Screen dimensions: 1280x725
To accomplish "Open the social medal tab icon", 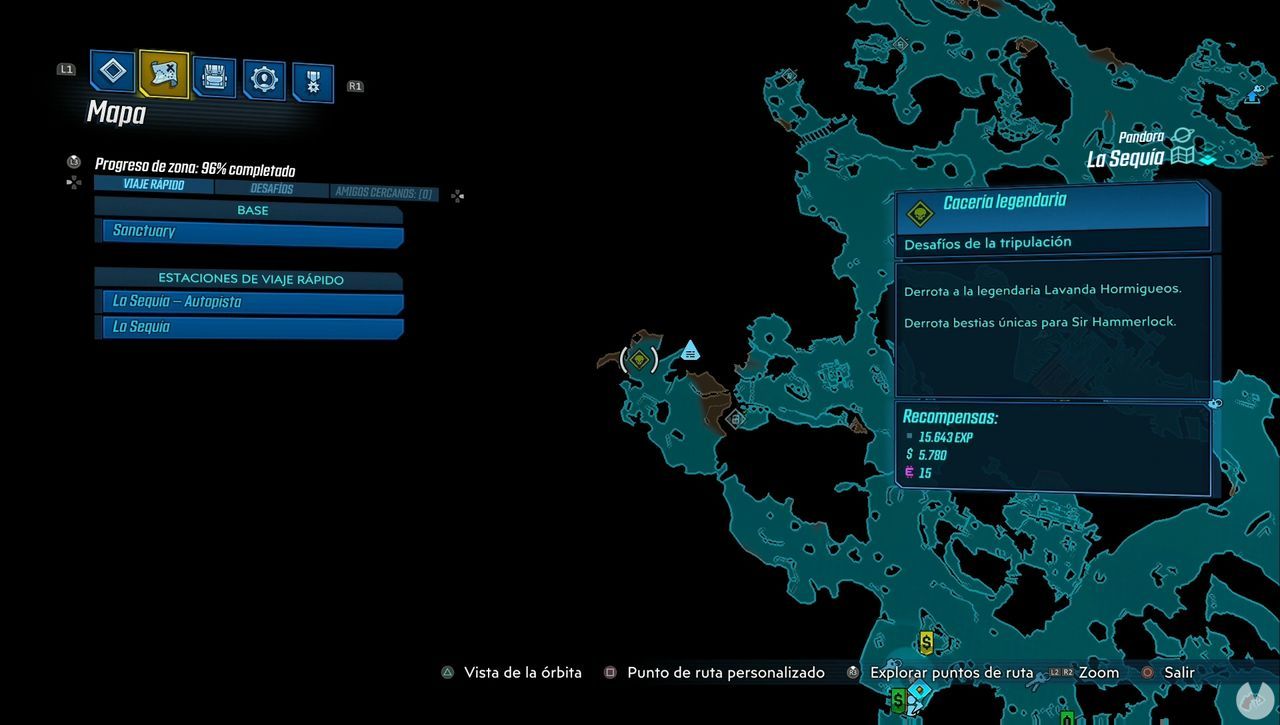I will pyautogui.click(x=312, y=80).
